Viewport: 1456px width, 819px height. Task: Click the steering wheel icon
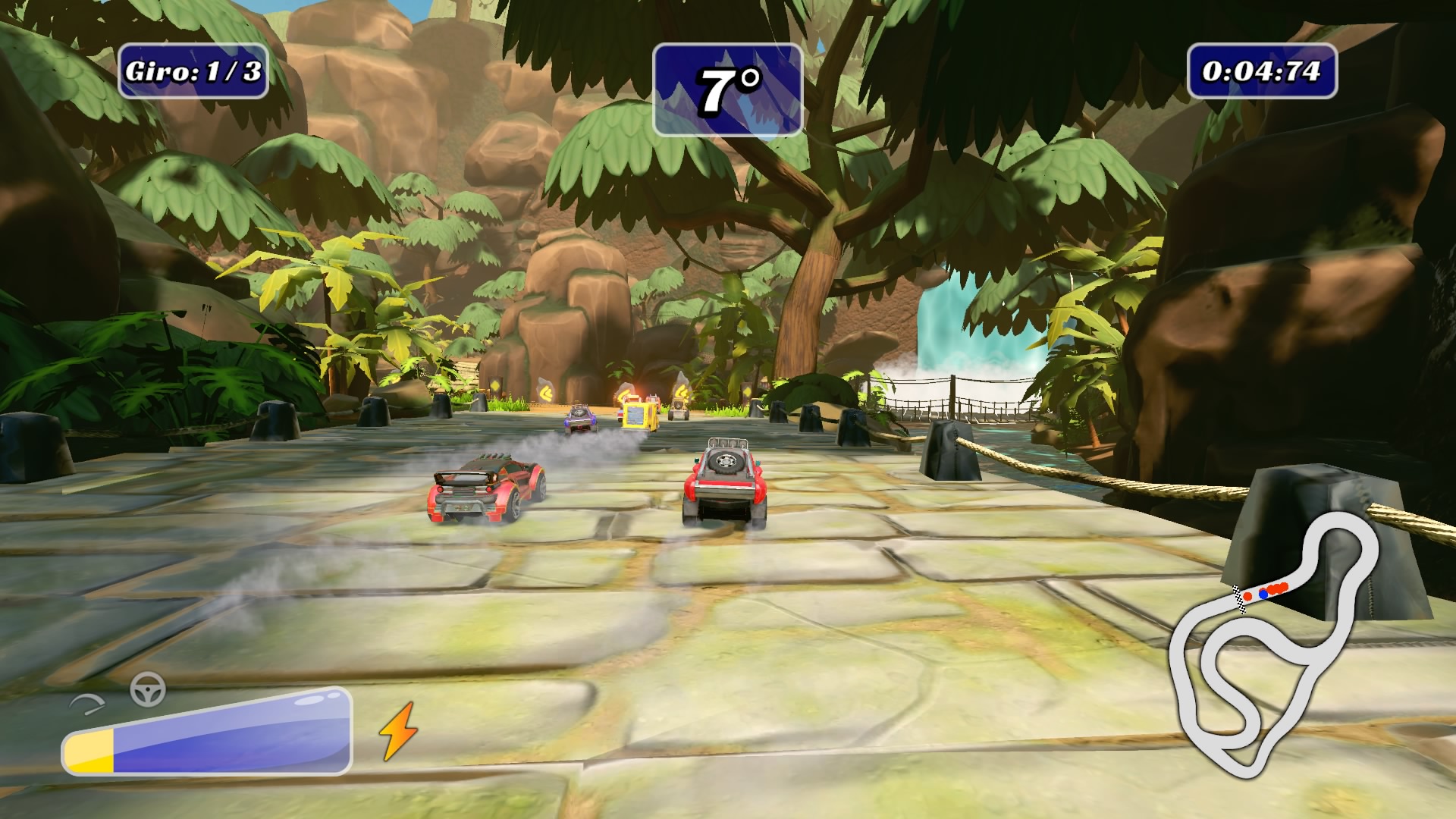(x=148, y=689)
